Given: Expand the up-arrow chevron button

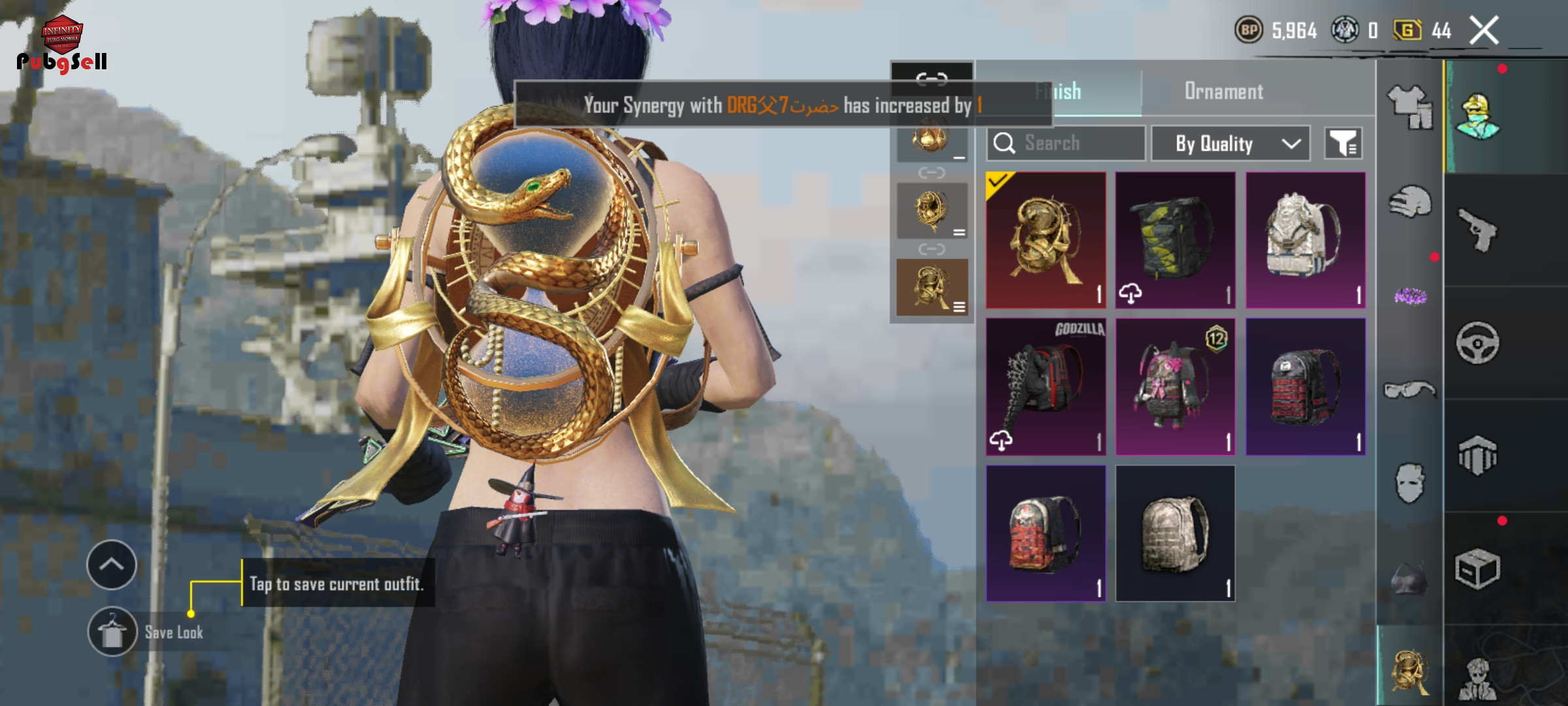Looking at the screenshot, I should (x=112, y=565).
